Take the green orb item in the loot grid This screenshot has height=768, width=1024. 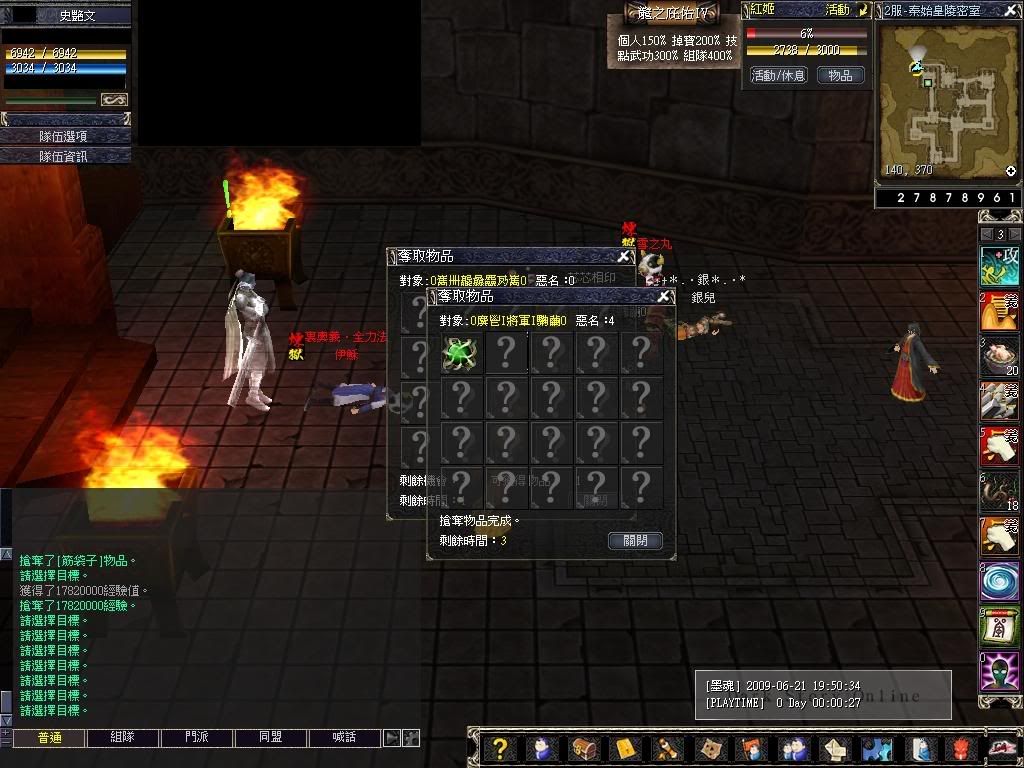(461, 353)
